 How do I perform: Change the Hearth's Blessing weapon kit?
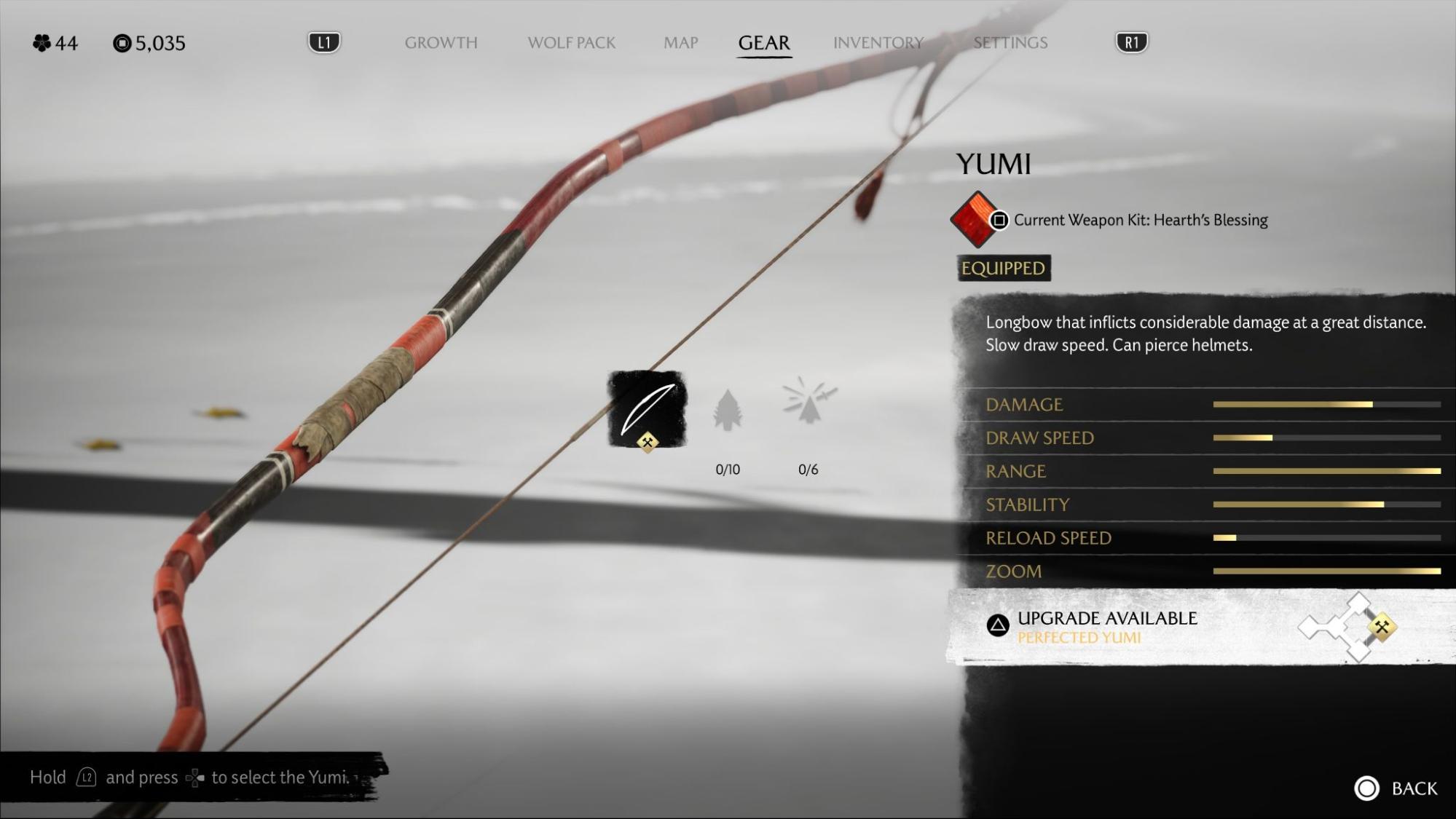[x=976, y=219]
